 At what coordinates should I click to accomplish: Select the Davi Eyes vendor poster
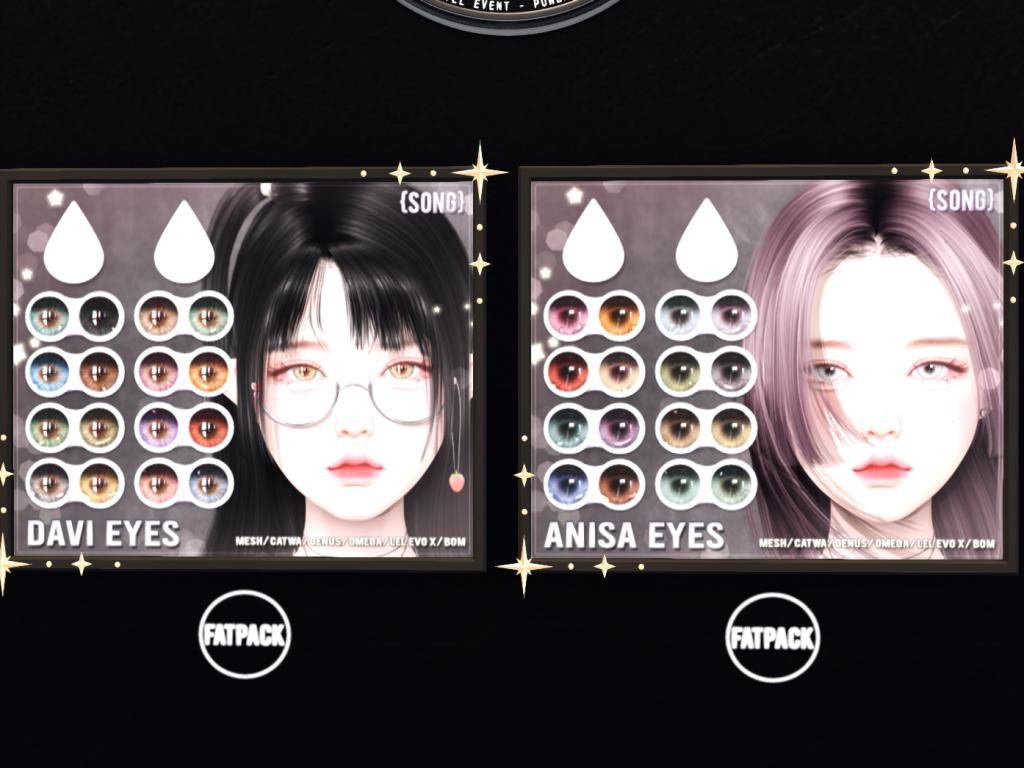(244, 368)
